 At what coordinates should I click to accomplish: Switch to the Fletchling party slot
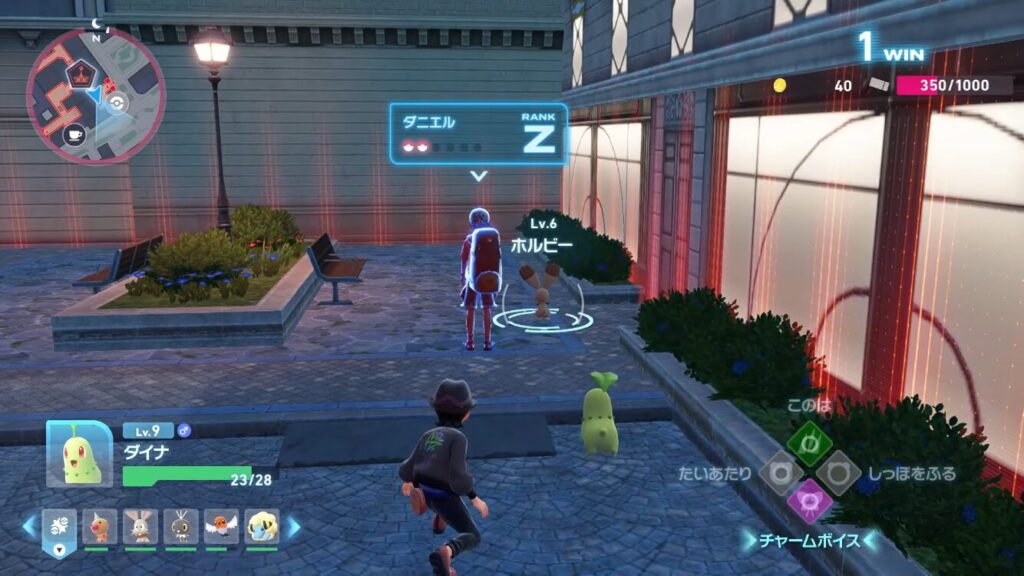222,526
